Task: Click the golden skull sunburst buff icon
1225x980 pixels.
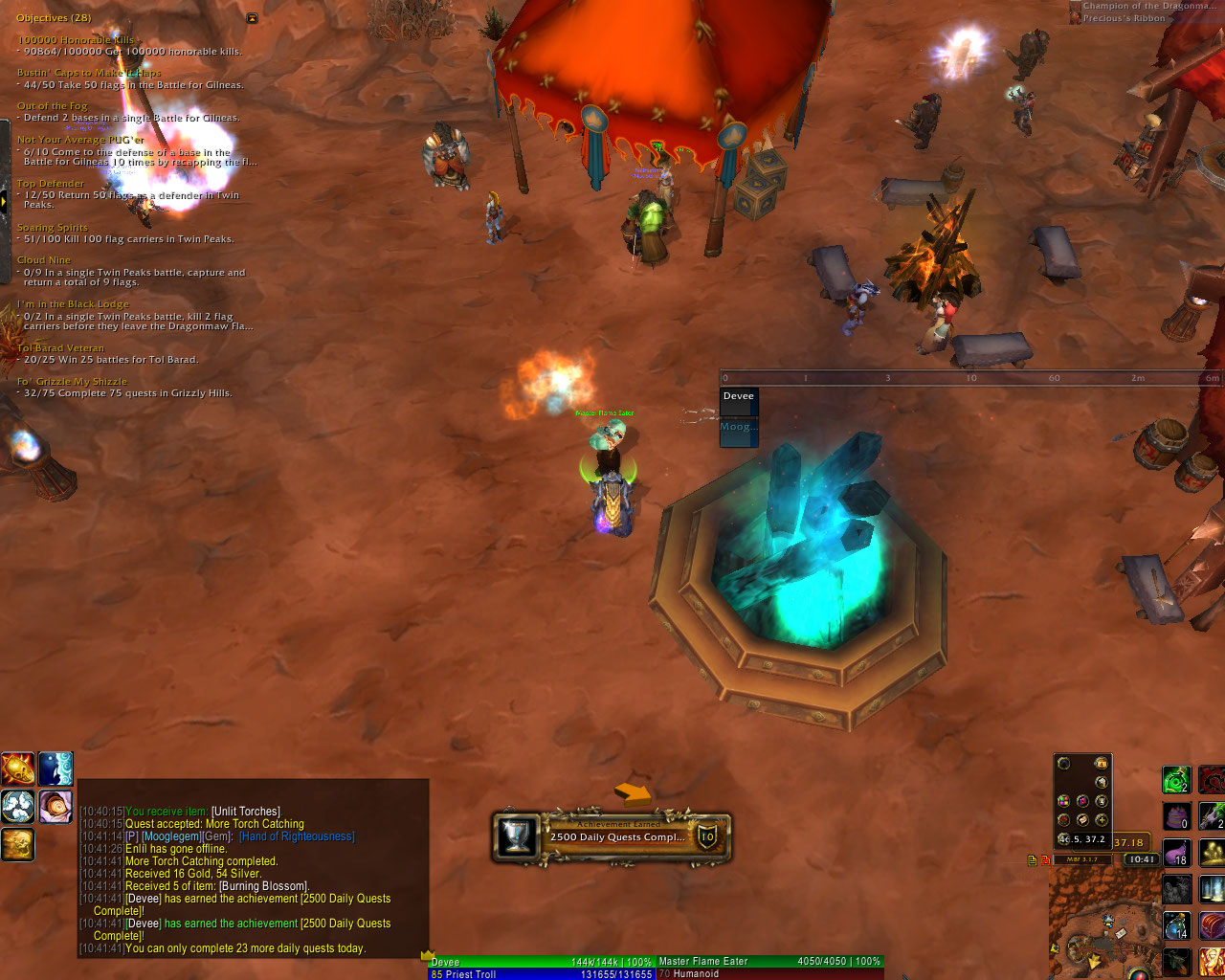Action: coord(17,769)
